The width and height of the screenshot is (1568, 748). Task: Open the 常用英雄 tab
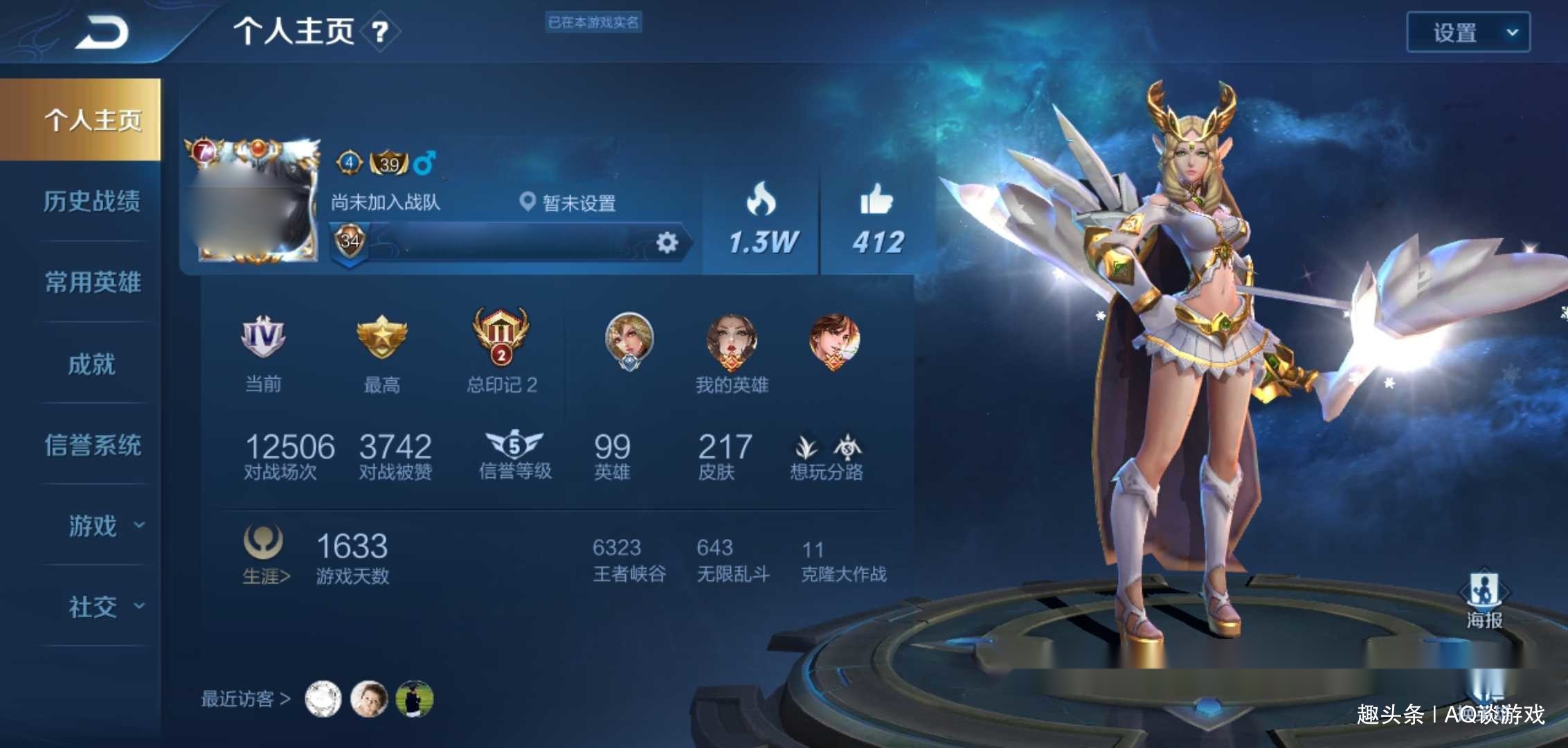click(x=92, y=283)
